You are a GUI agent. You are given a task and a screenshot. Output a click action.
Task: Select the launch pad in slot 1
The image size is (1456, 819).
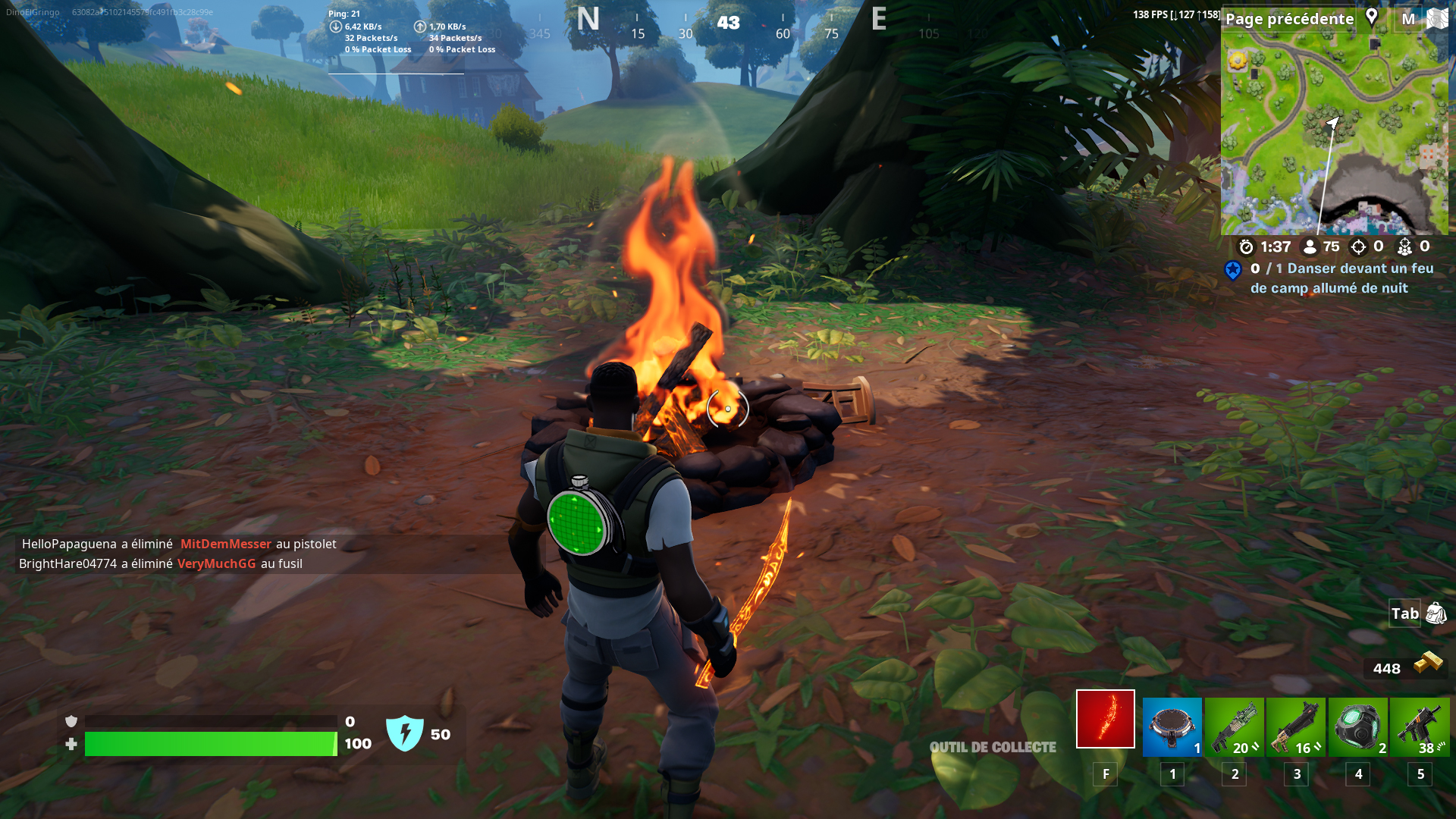pos(1172,726)
